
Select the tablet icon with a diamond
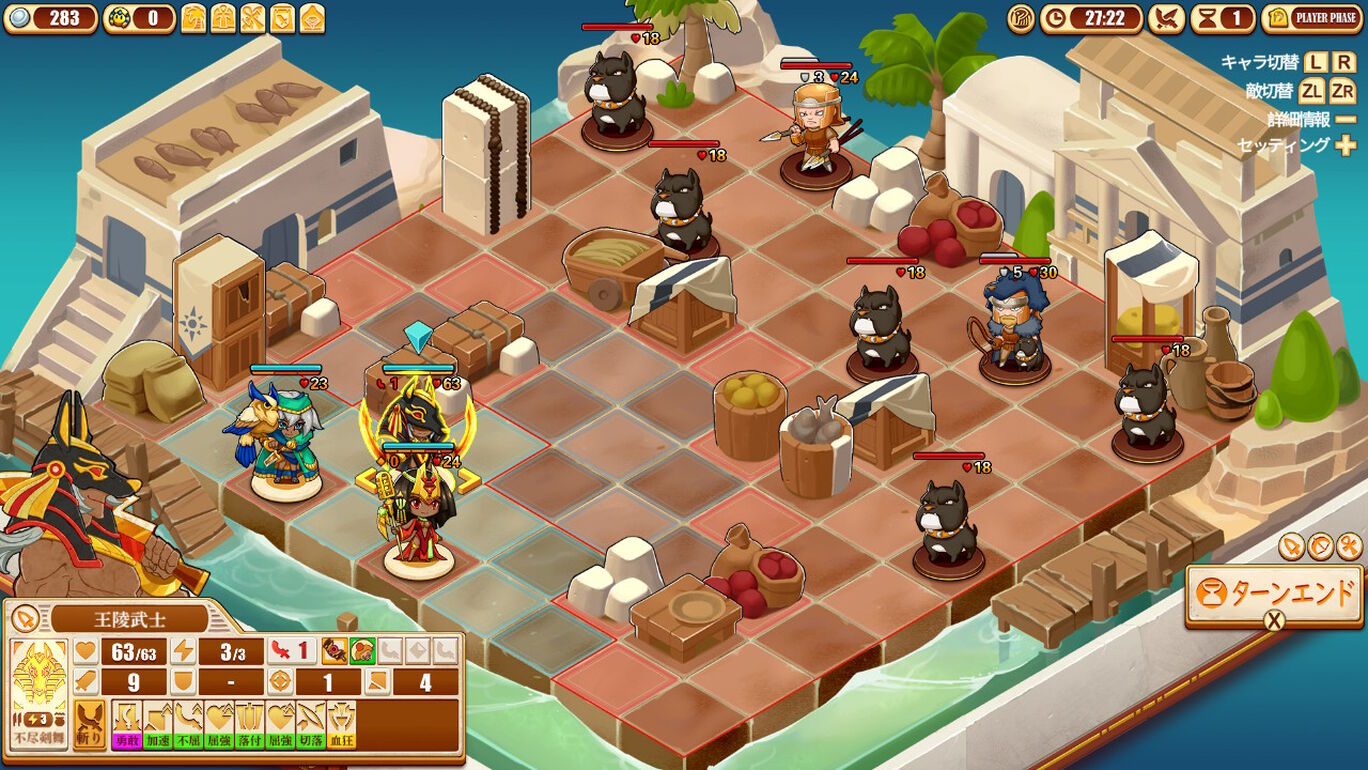pyautogui.click(x=312, y=18)
